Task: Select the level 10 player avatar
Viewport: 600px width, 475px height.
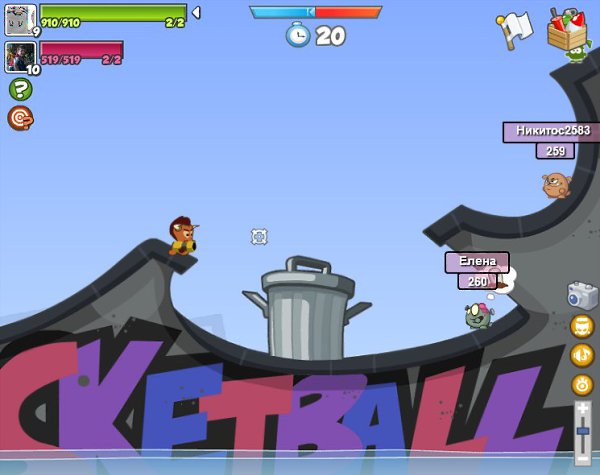Action: (20, 57)
